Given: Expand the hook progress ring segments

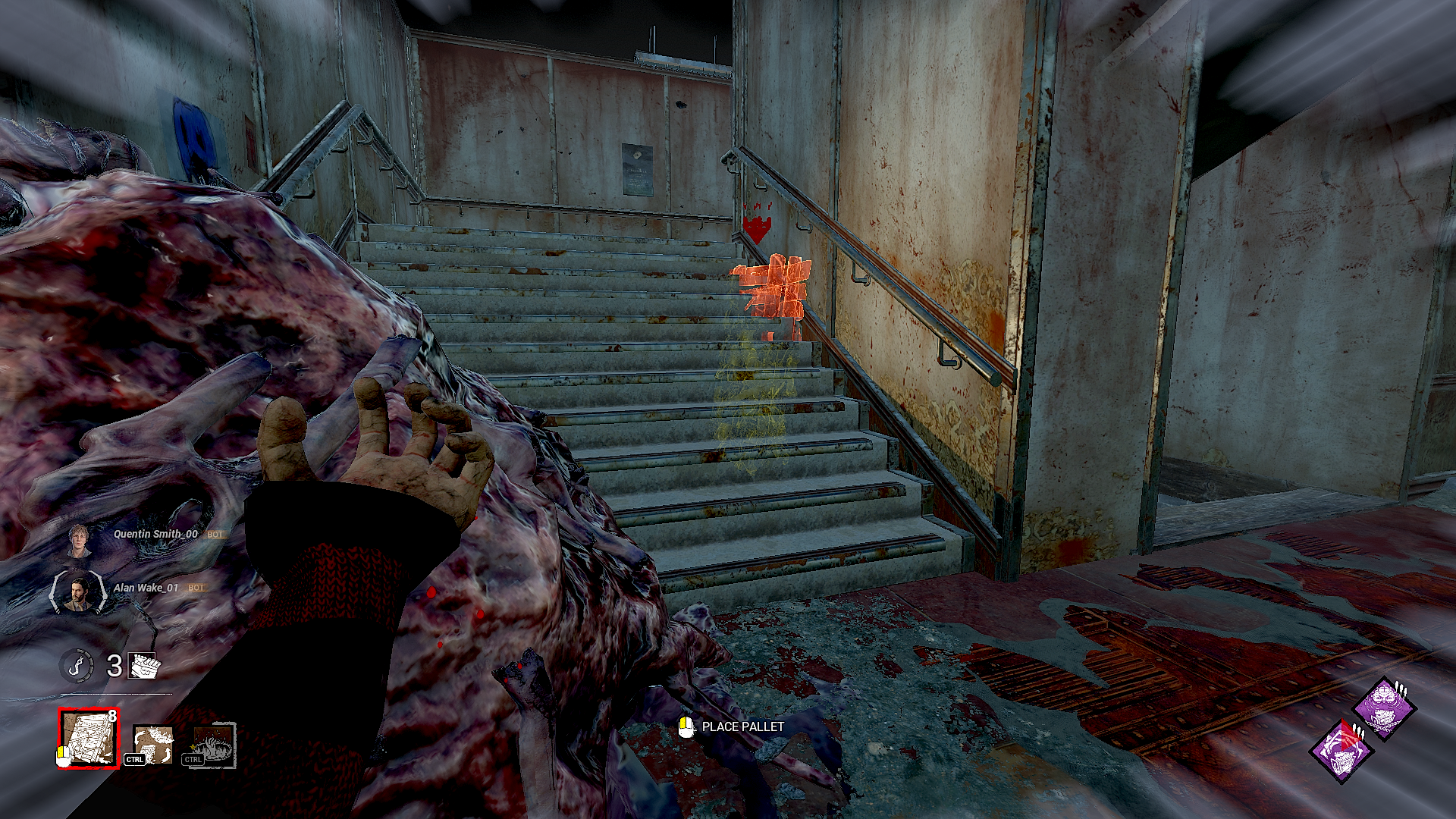Looking at the screenshot, I should [x=77, y=667].
